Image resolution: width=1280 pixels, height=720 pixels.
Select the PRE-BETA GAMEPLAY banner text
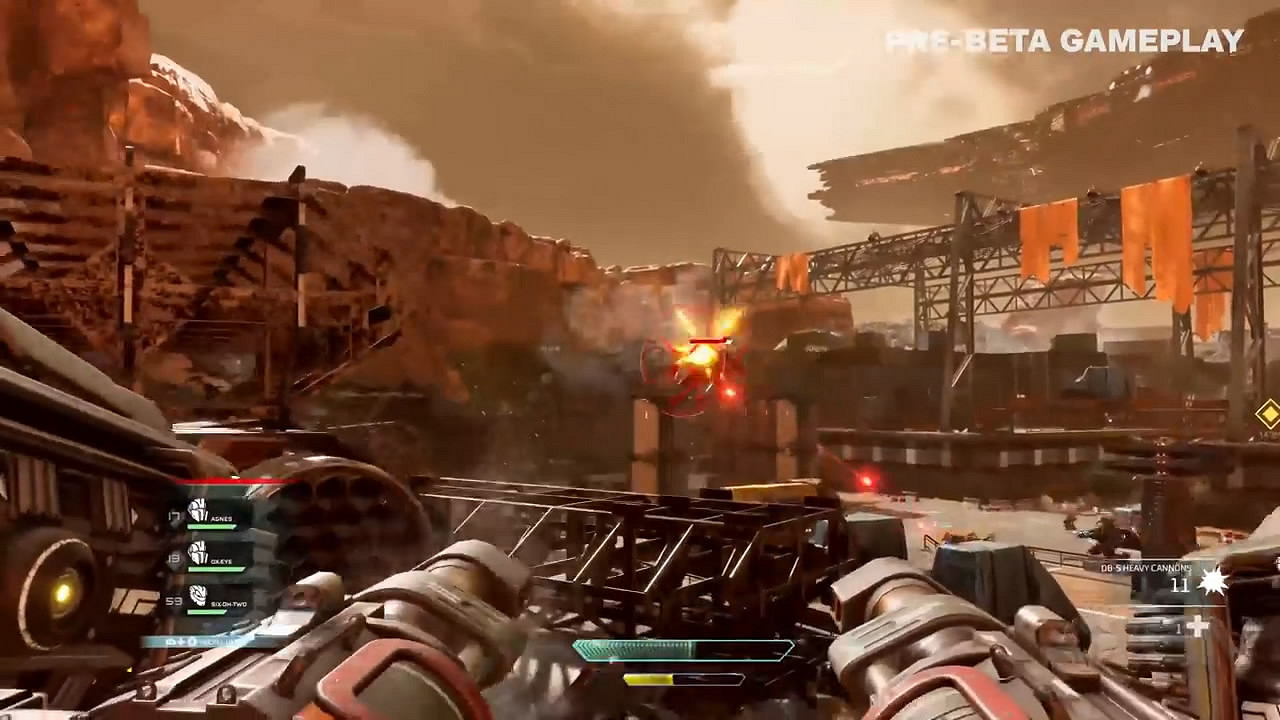1064,42
